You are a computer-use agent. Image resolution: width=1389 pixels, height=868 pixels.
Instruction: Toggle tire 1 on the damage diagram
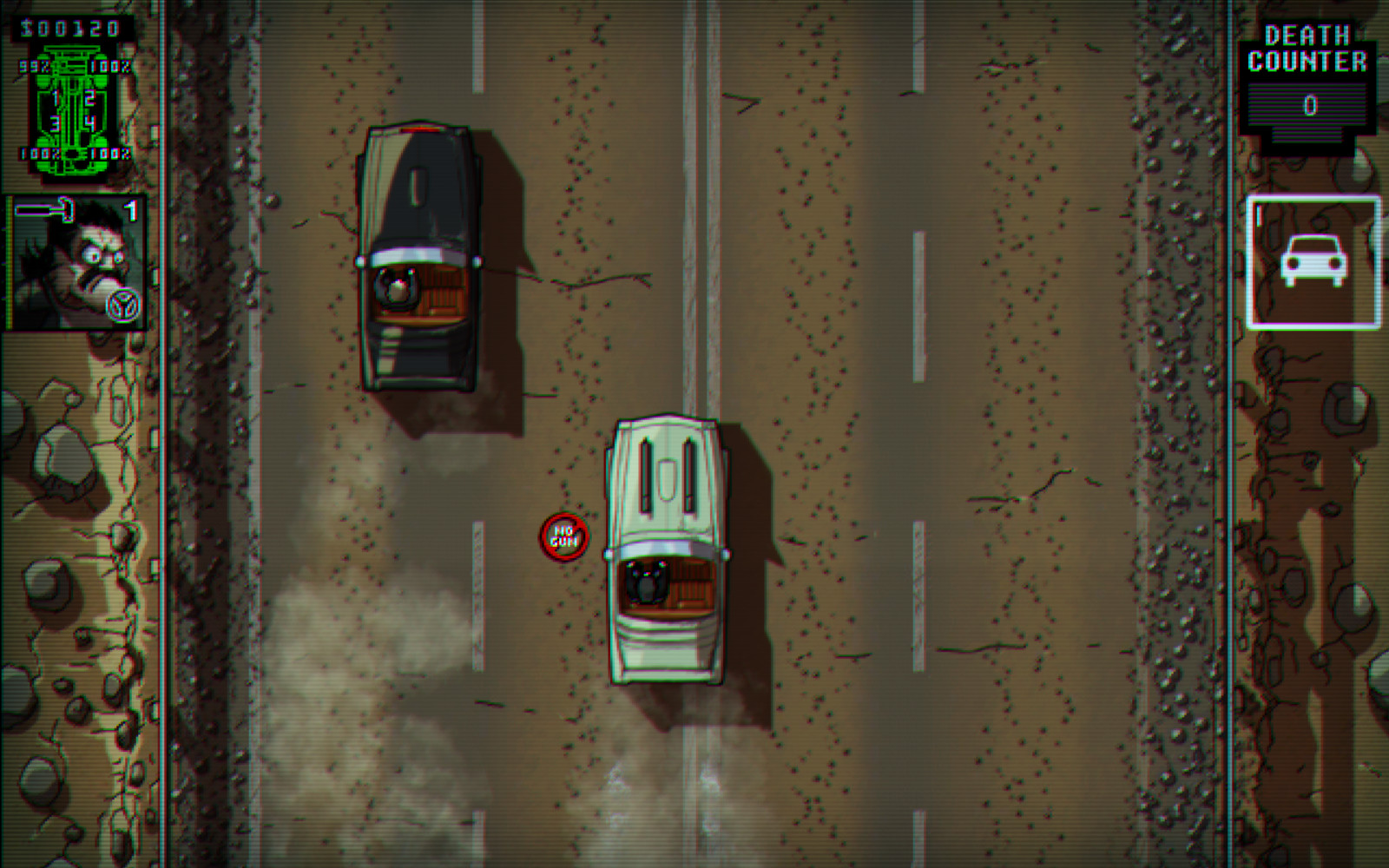click(x=55, y=98)
